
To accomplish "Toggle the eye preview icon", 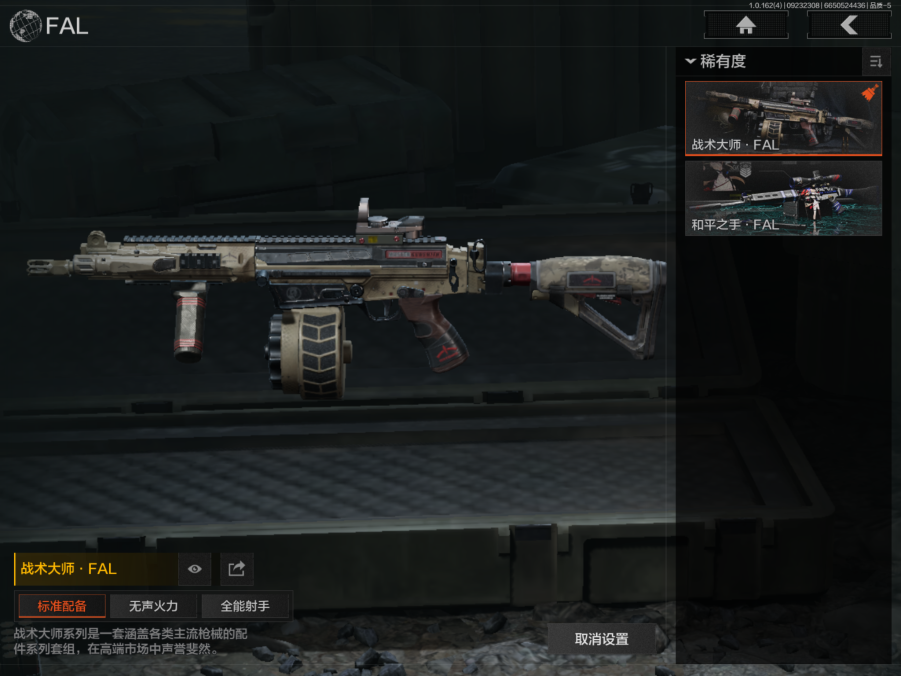I will [194, 569].
